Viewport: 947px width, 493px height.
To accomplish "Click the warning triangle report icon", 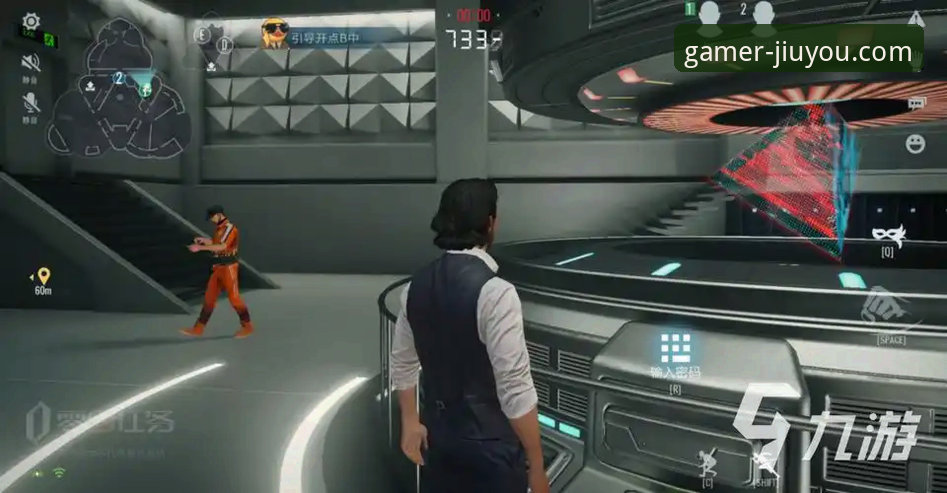I will click(x=915, y=18).
